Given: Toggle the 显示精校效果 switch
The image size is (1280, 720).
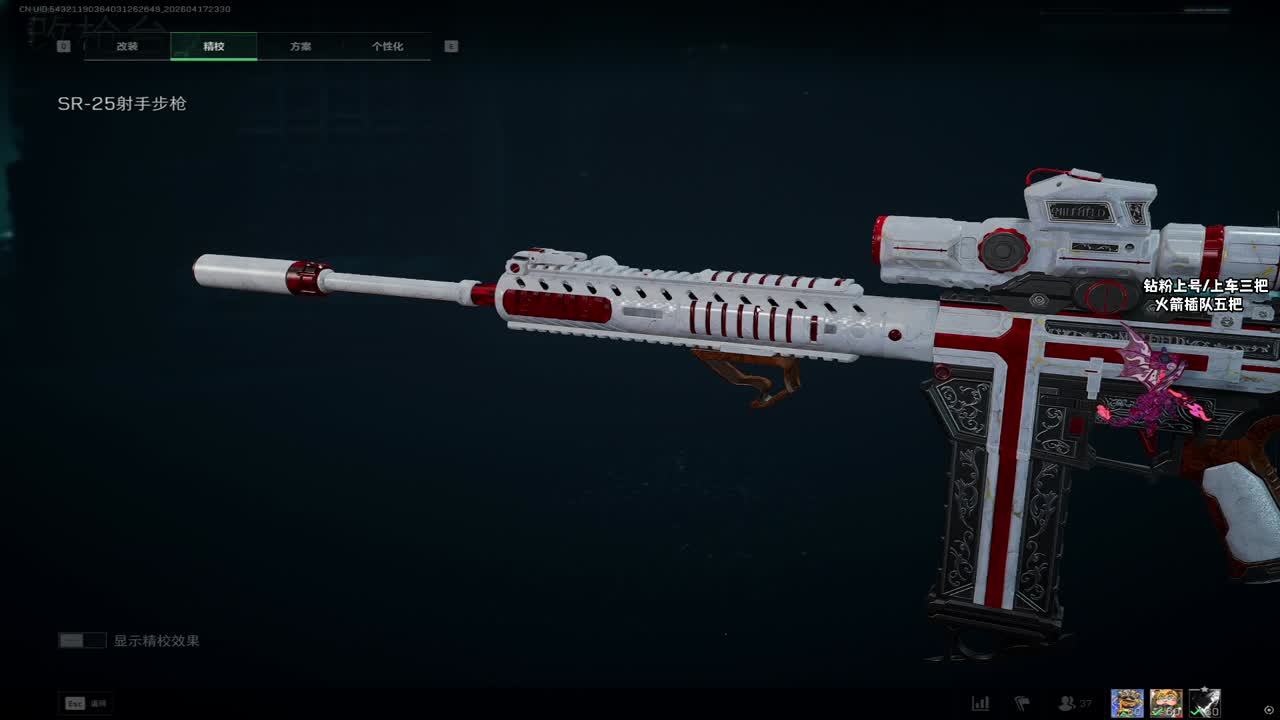Looking at the screenshot, I should pyautogui.click(x=82, y=641).
